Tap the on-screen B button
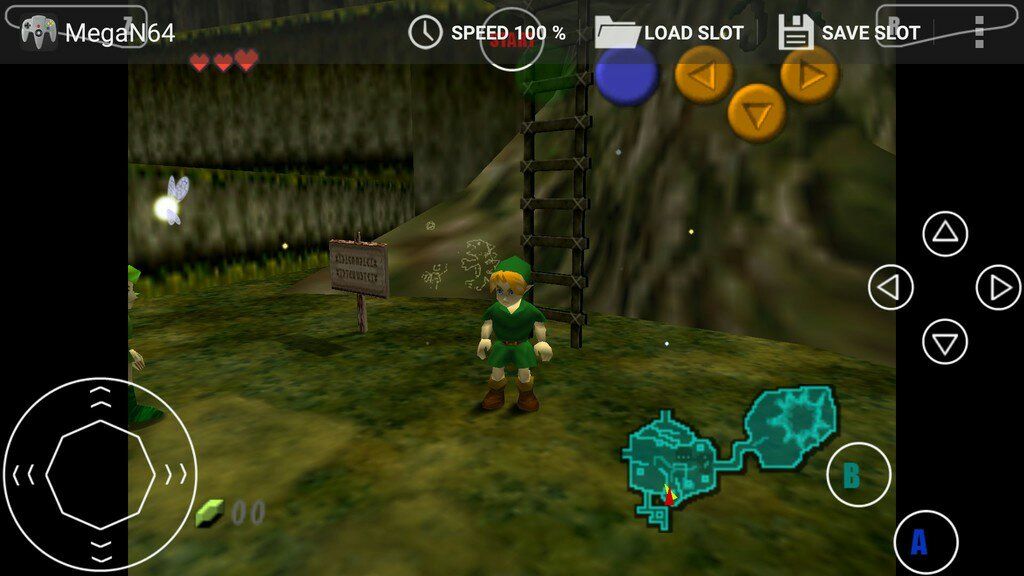Image resolution: width=1024 pixels, height=576 pixels. tap(858, 475)
